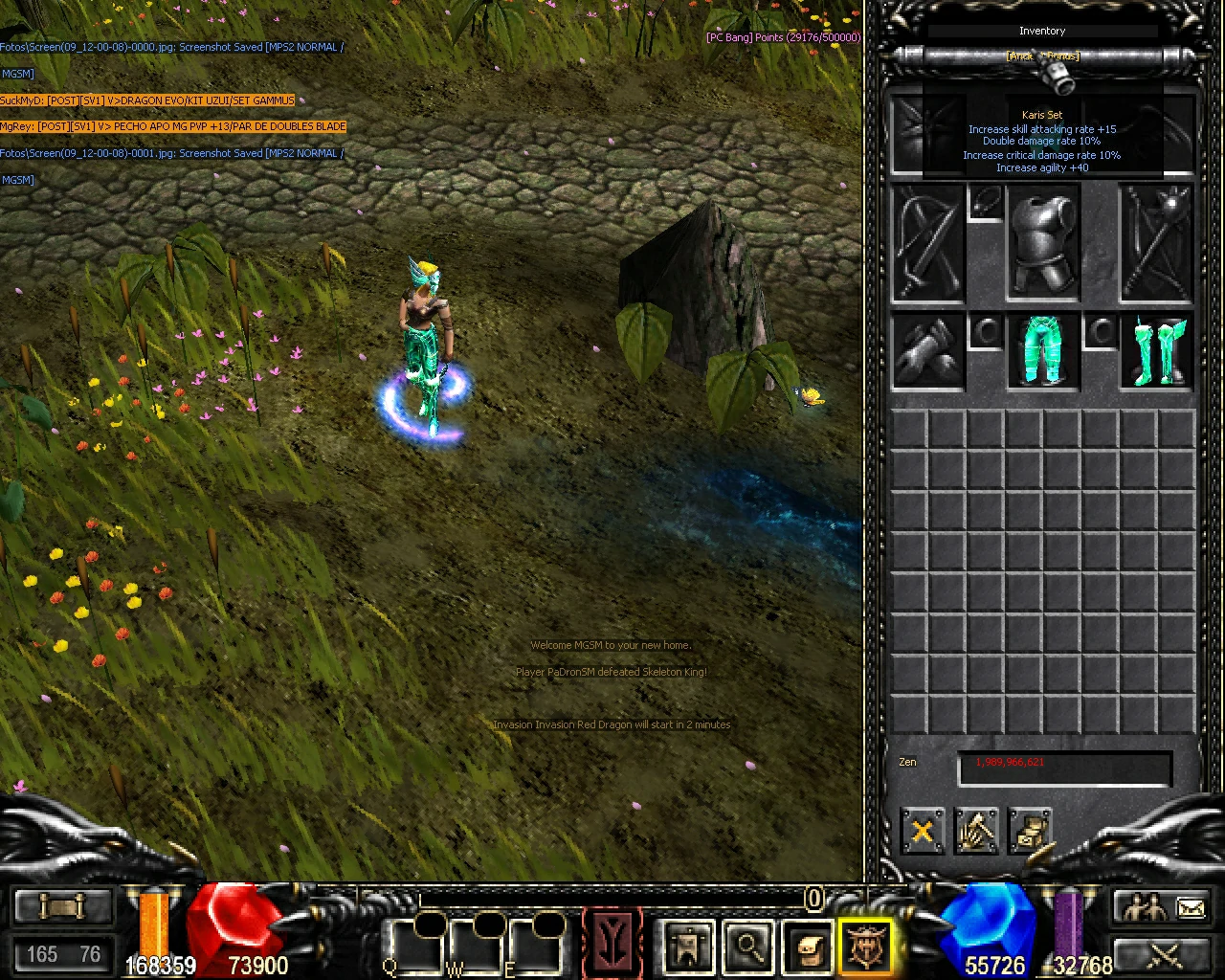Select the repair hammer icon in the inventory
Viewport: 1225px width, 980px height.
click(x=975, y=831)
